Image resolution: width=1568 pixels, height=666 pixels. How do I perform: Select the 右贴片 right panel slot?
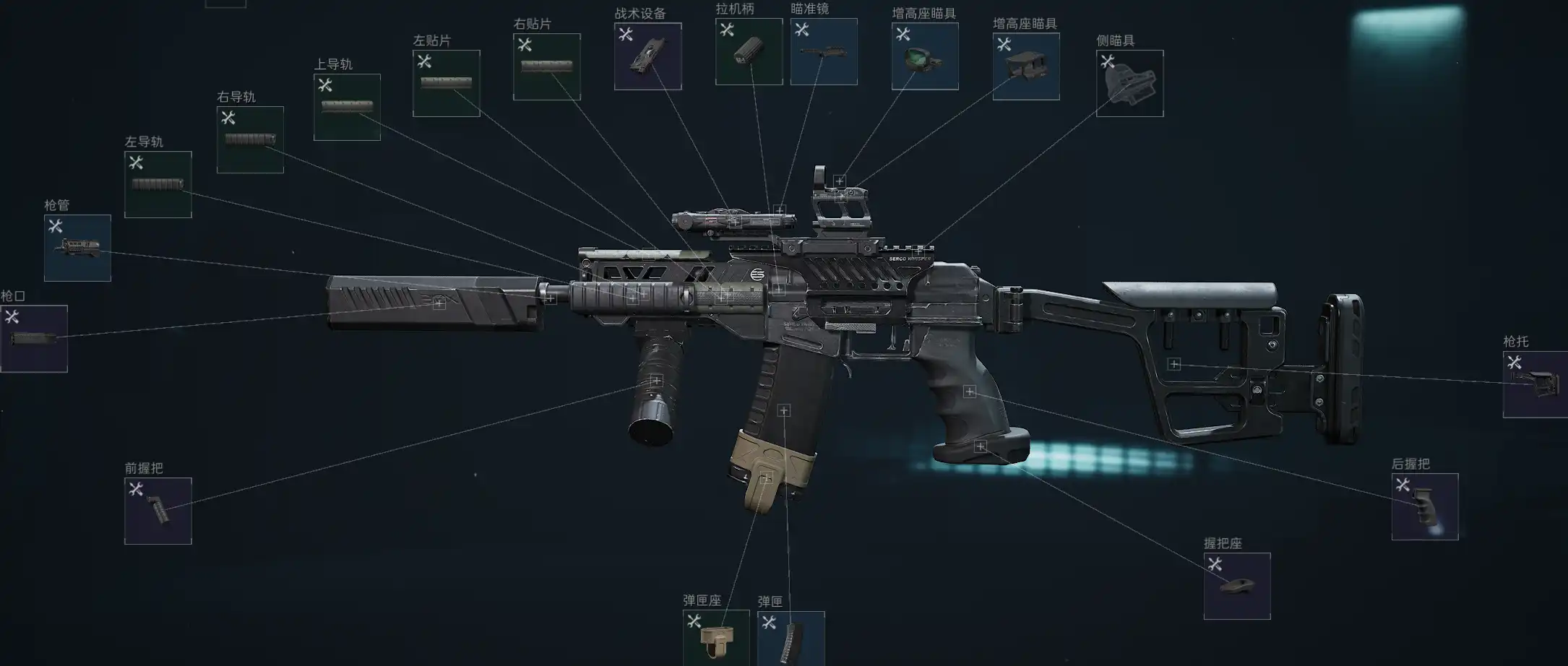[x=546, y=67]
